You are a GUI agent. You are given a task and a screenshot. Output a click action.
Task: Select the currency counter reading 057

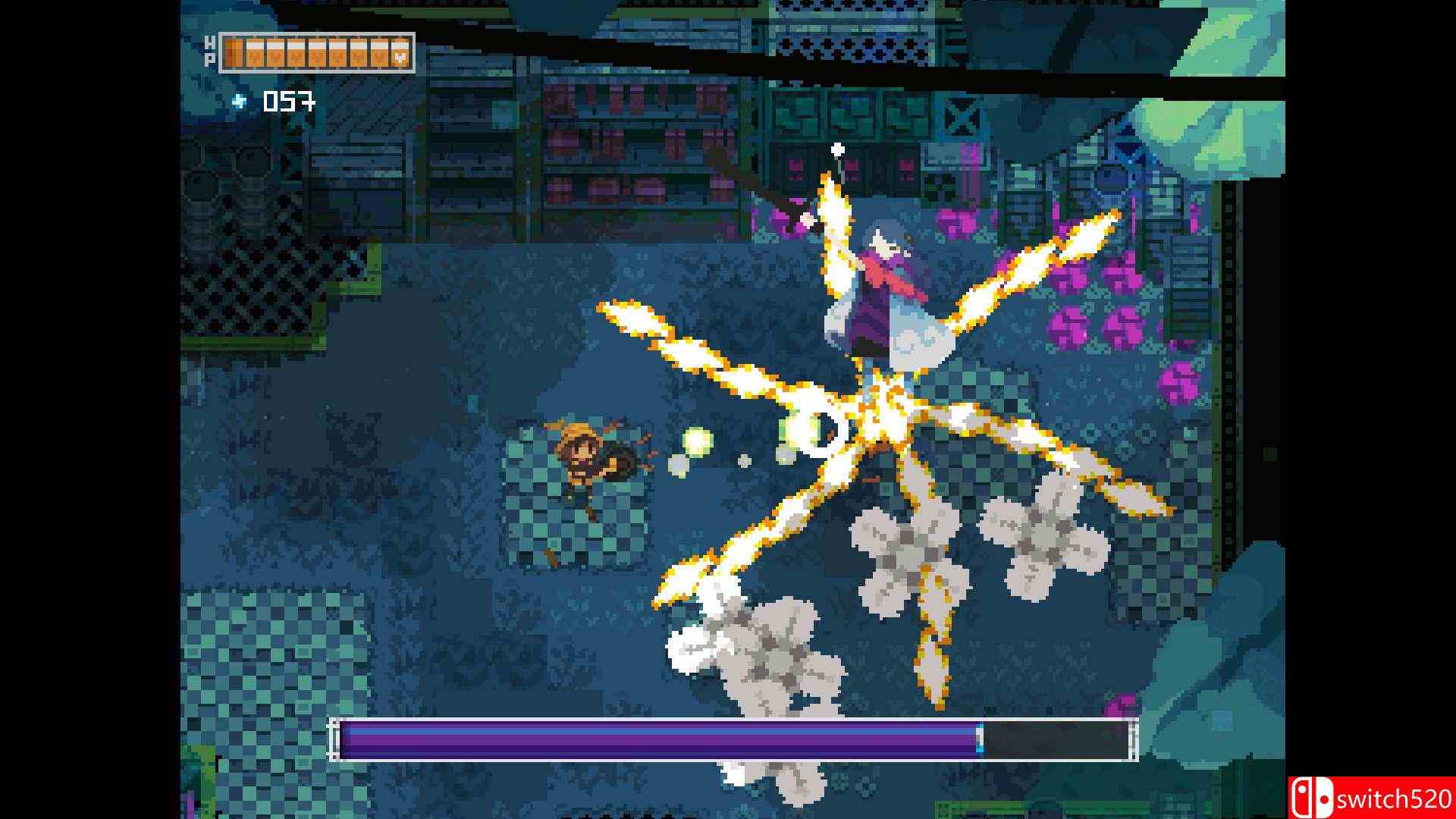[287, 102]
